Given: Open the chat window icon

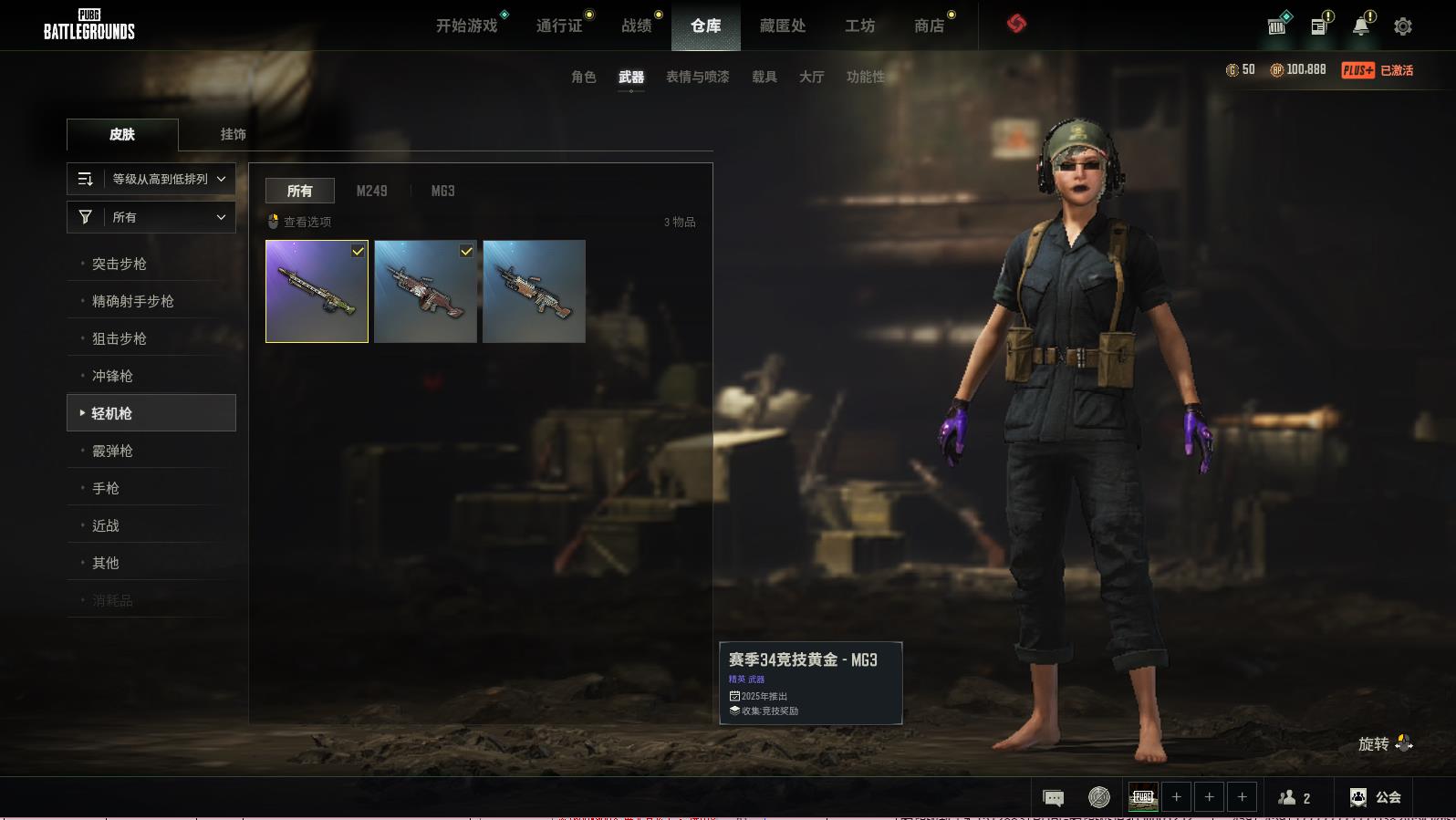Looking at the screenshot, I should click(1053, 798).
